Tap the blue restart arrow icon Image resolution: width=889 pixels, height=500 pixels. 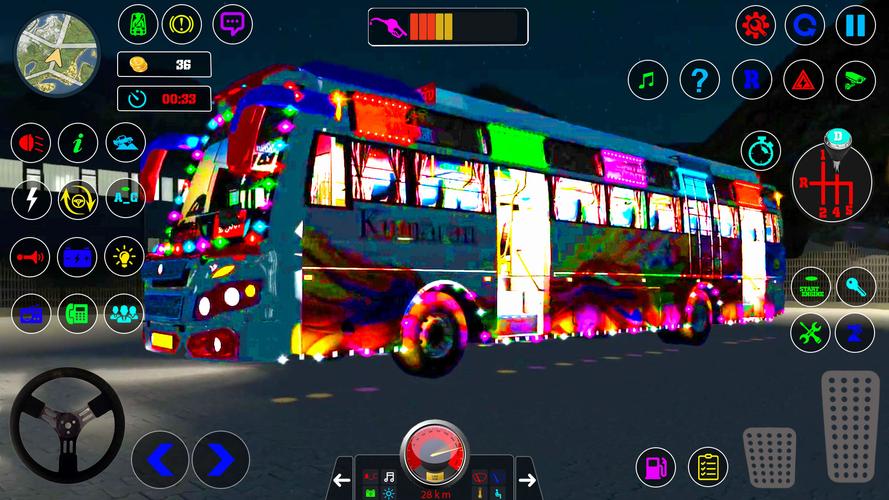click(805, 25)
